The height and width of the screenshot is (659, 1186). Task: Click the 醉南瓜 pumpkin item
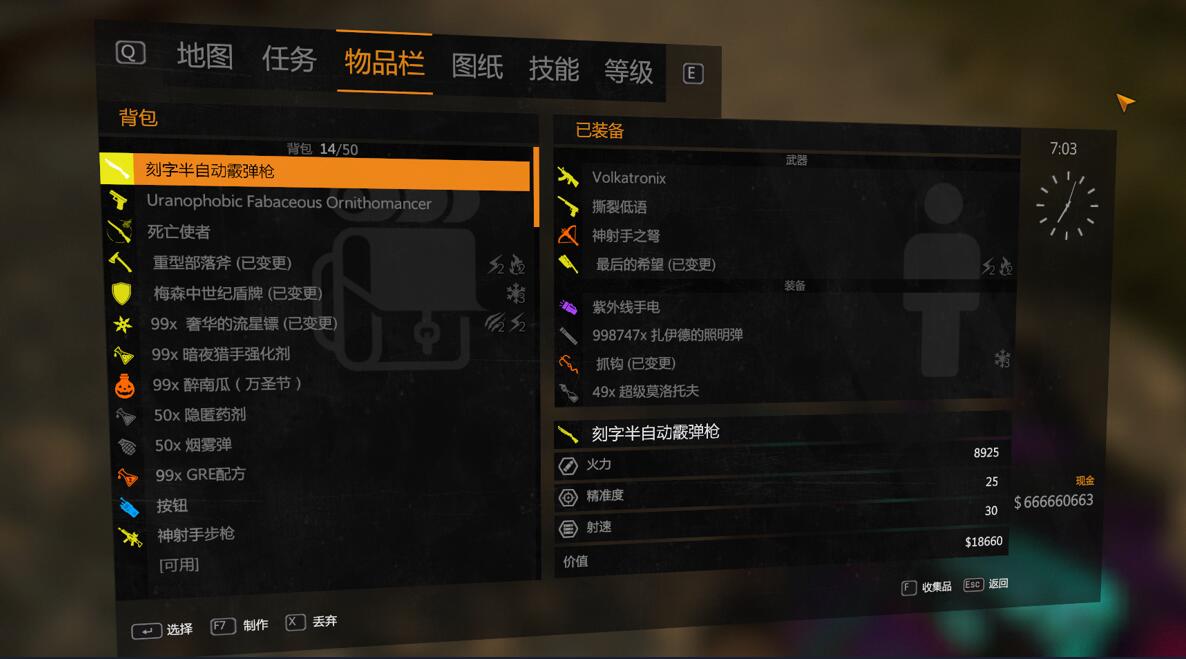(x=226, y=384)
